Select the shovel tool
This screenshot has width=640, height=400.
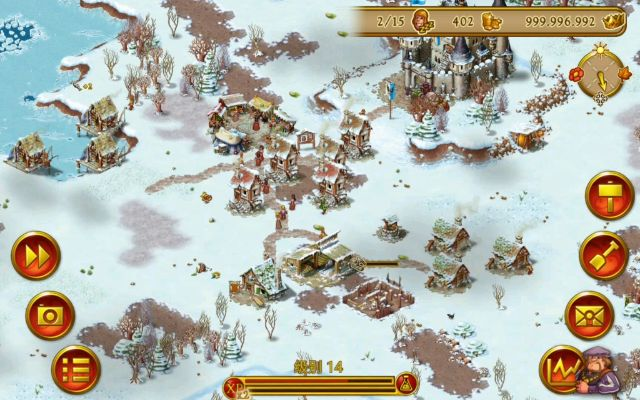click(603, 254)
